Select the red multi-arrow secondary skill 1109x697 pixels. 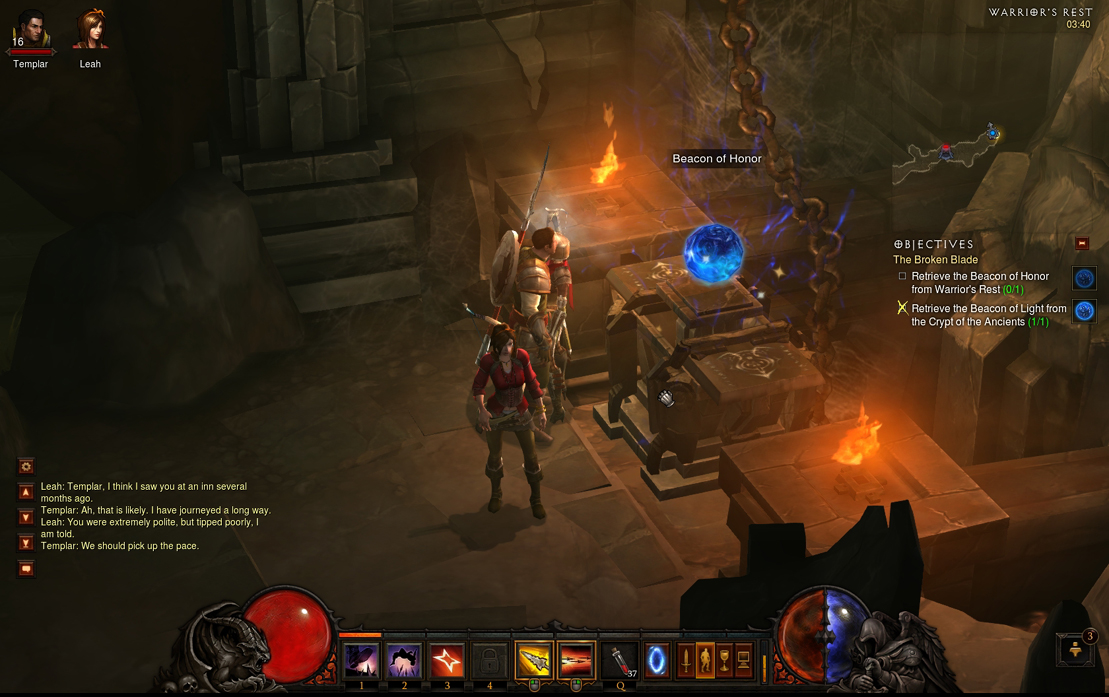tap(577, 661)
